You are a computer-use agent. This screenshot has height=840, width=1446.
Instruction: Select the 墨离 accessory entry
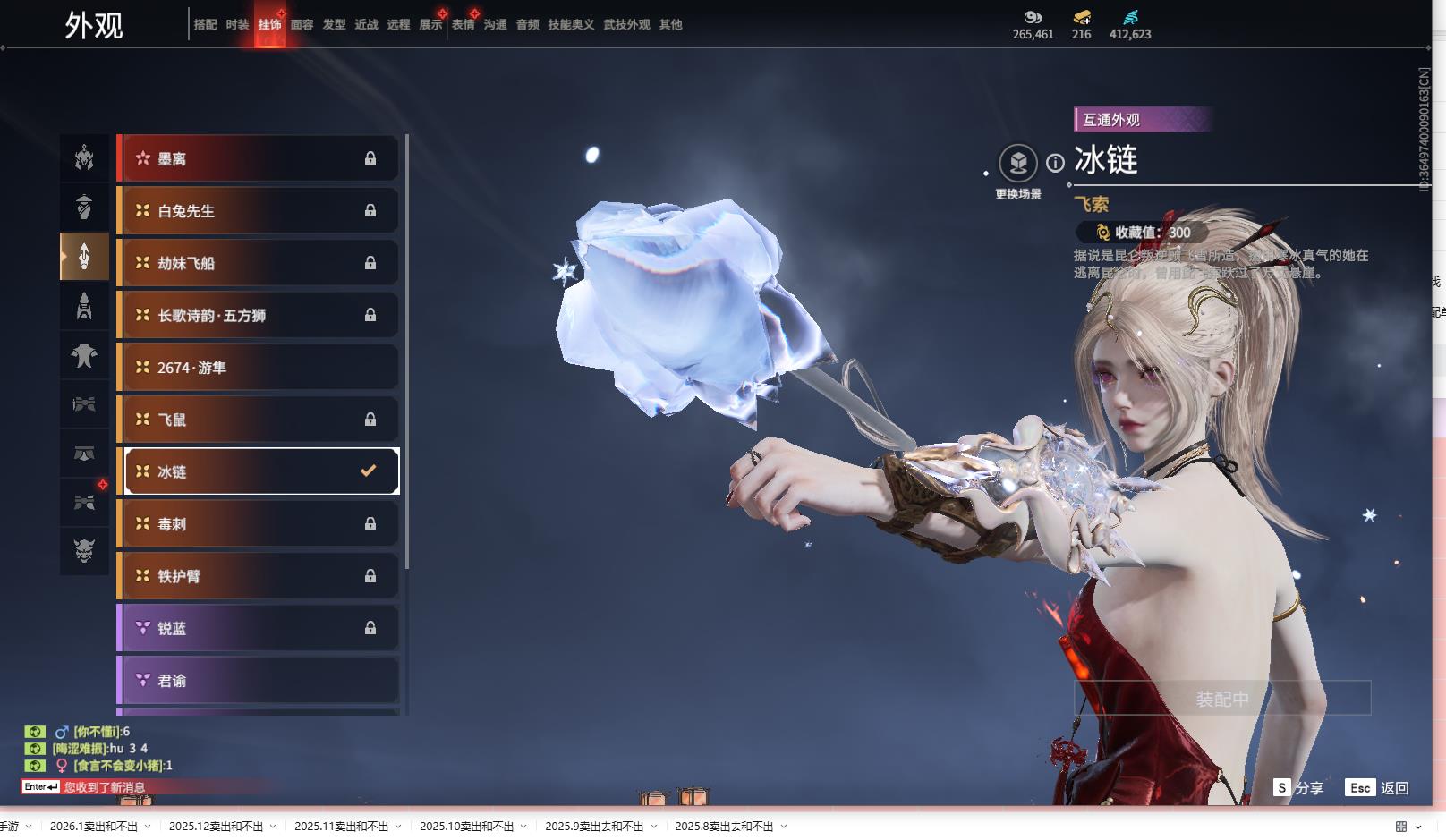pyautogui.click(x=258, y=159)
